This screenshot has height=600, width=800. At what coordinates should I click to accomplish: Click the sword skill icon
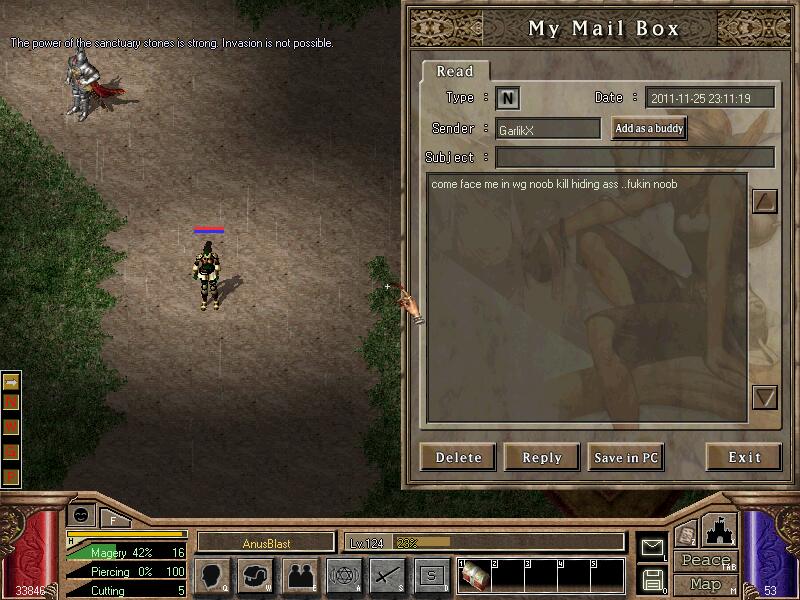point(387,576)
